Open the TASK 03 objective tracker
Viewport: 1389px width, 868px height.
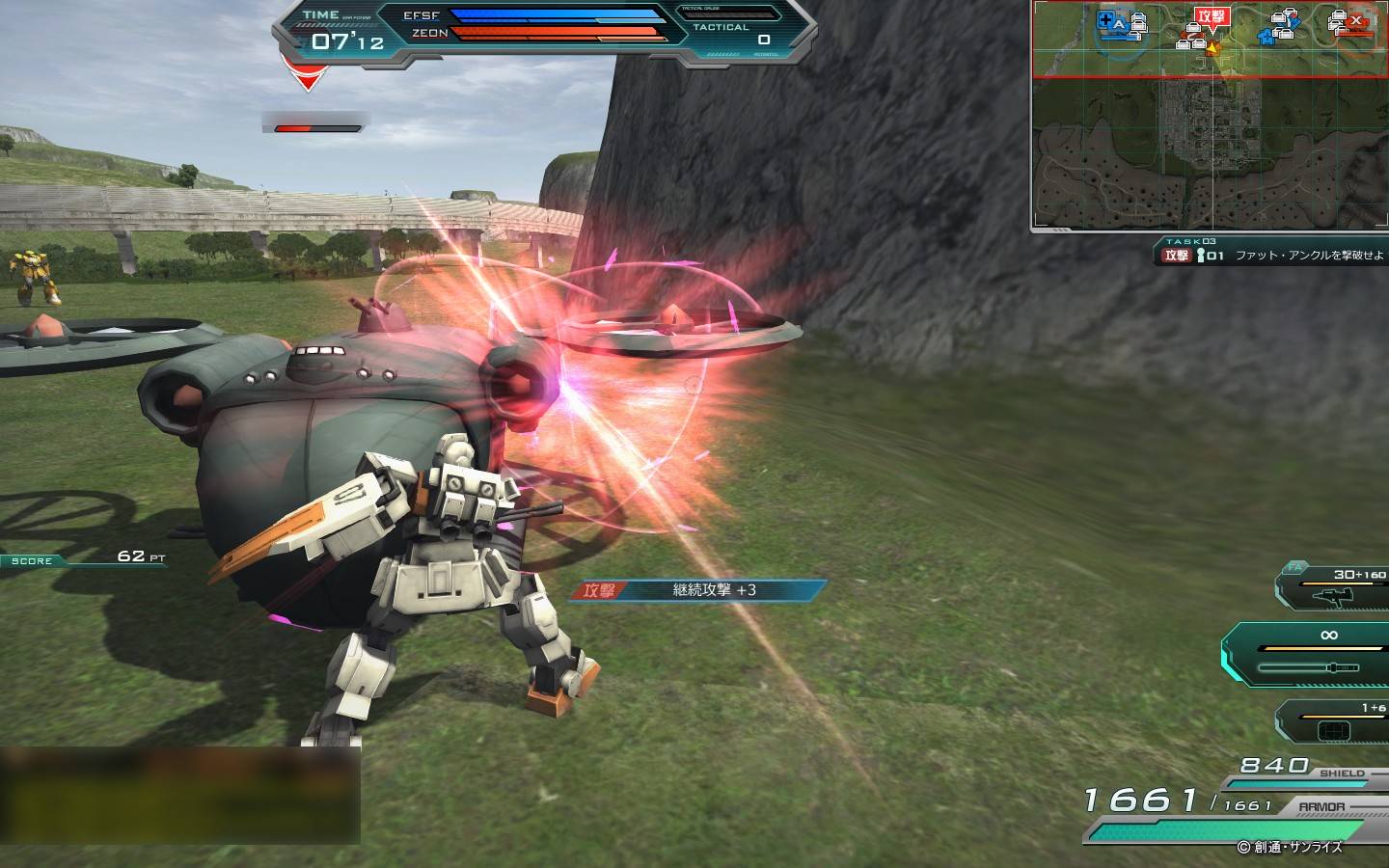point(1271,255)
